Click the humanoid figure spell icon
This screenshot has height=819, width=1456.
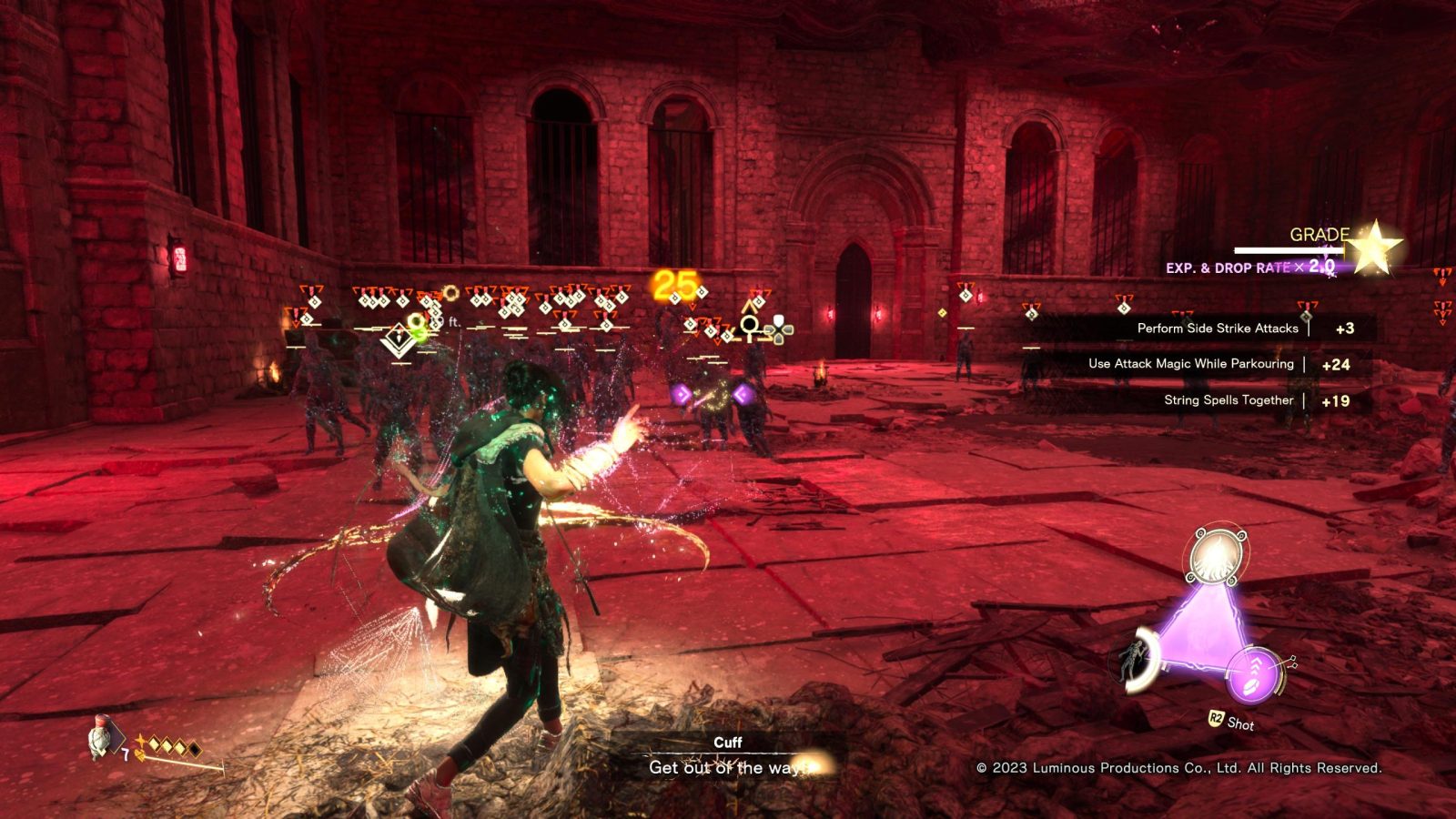1136,659
